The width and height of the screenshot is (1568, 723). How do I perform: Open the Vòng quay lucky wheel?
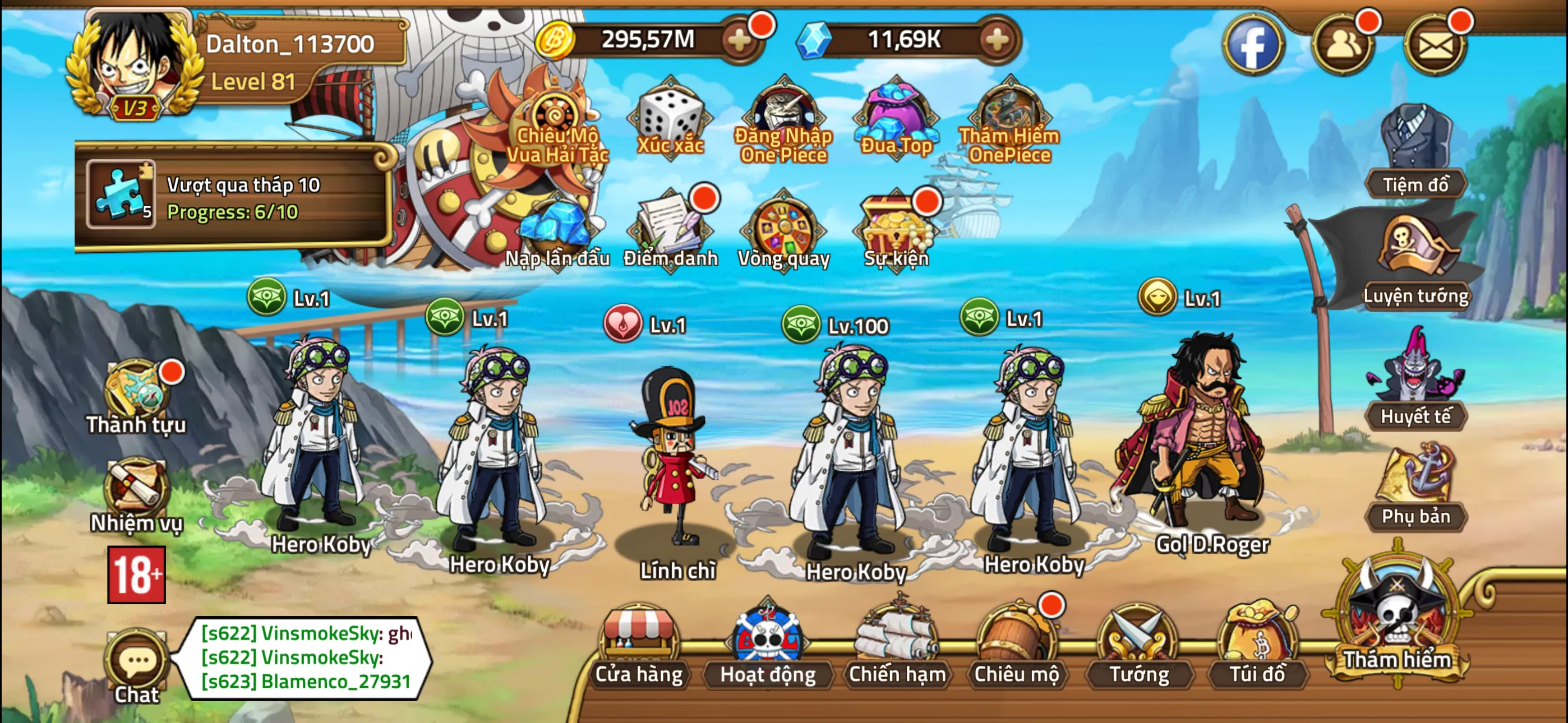click(783, 228)
